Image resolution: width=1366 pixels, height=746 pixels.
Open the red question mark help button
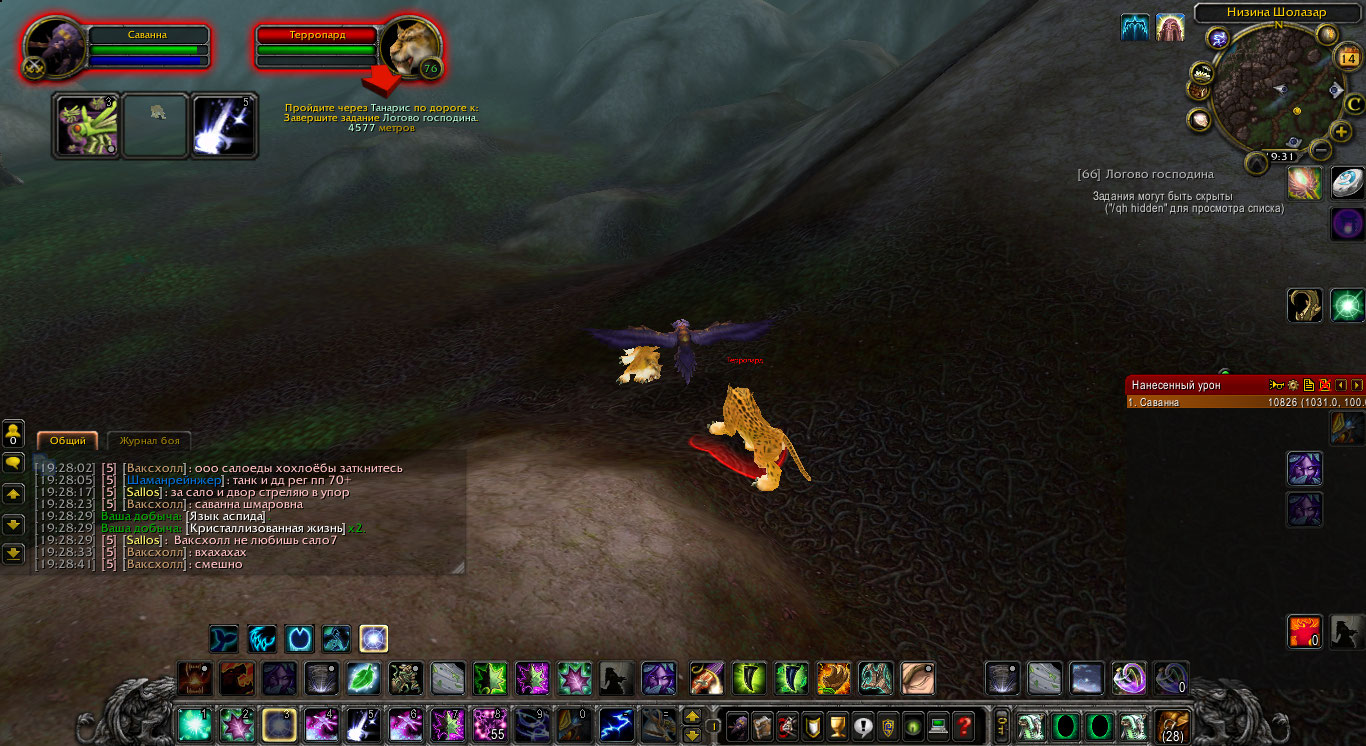point(963,725)
